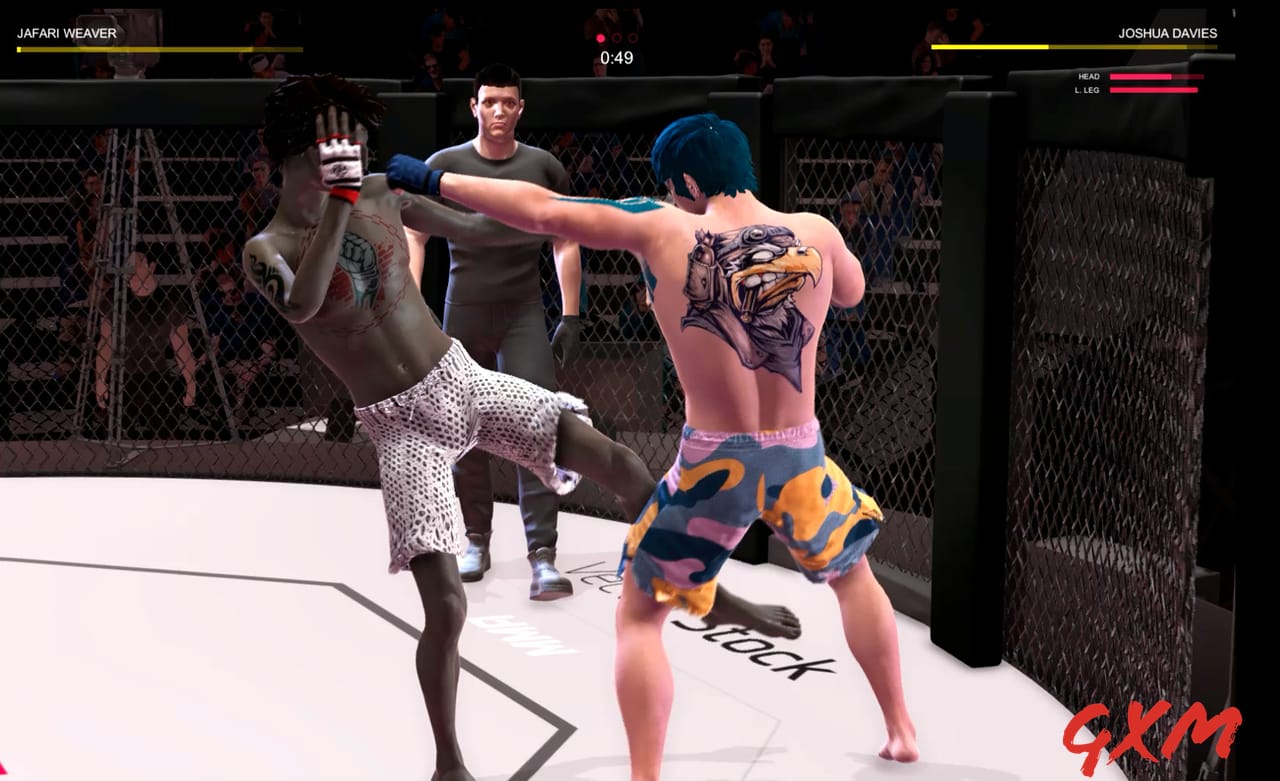Click the third round indicator dot
1280x781 pixels.
634,38
